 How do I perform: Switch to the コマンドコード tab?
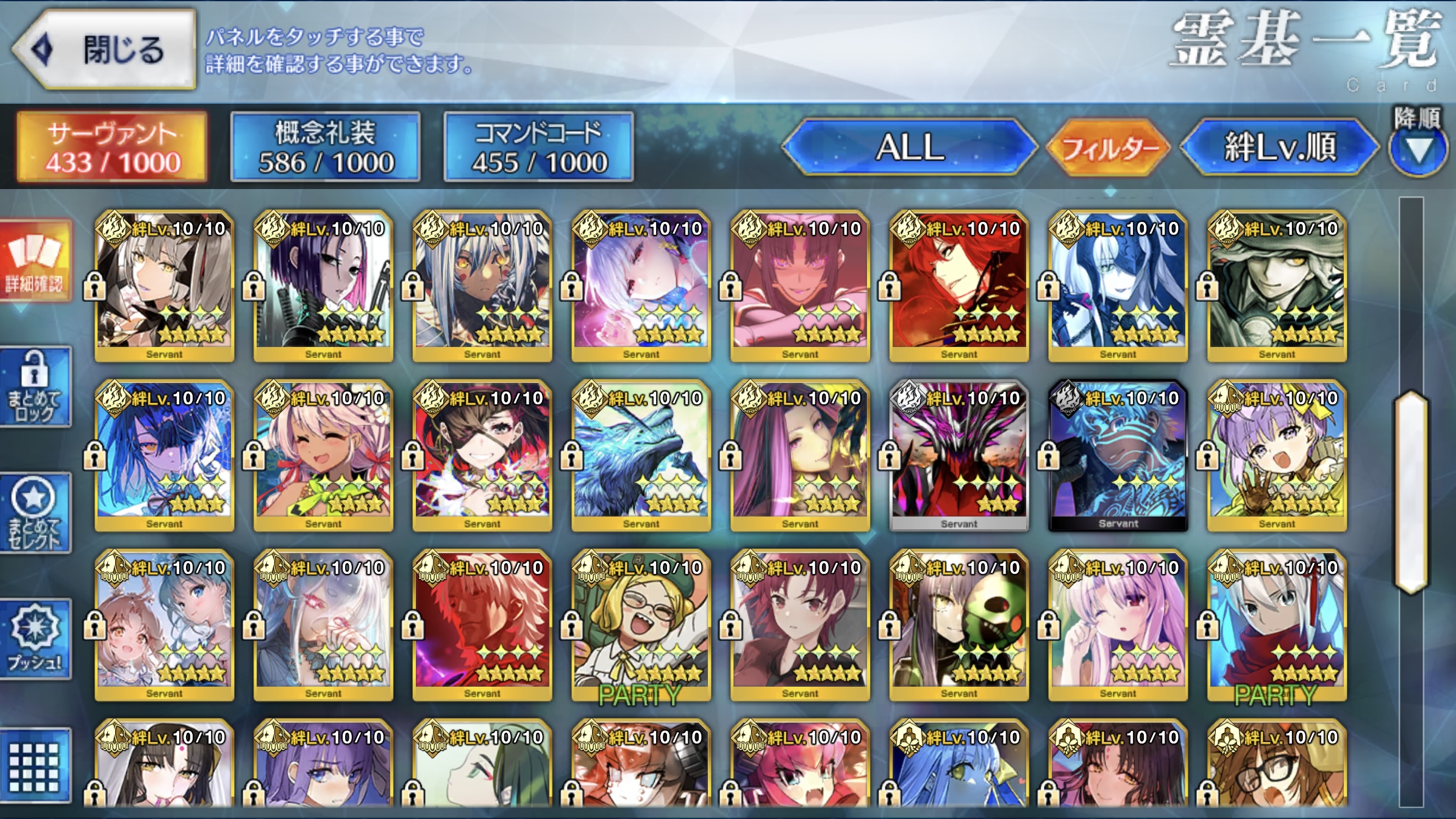pos(539,147)
